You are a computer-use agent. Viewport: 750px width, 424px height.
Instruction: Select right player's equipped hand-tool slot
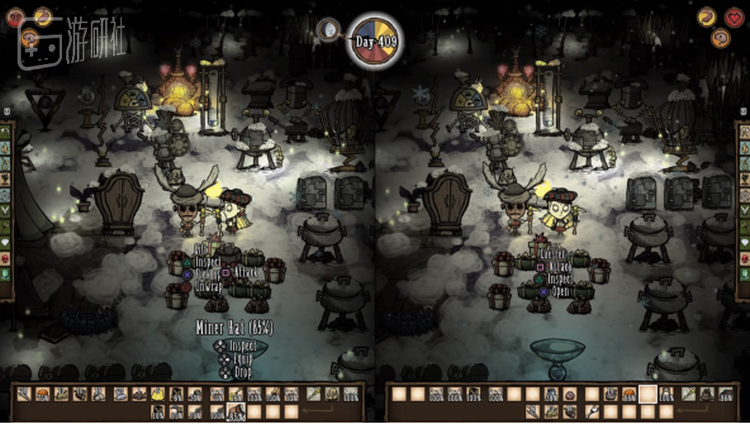(688, 394)
